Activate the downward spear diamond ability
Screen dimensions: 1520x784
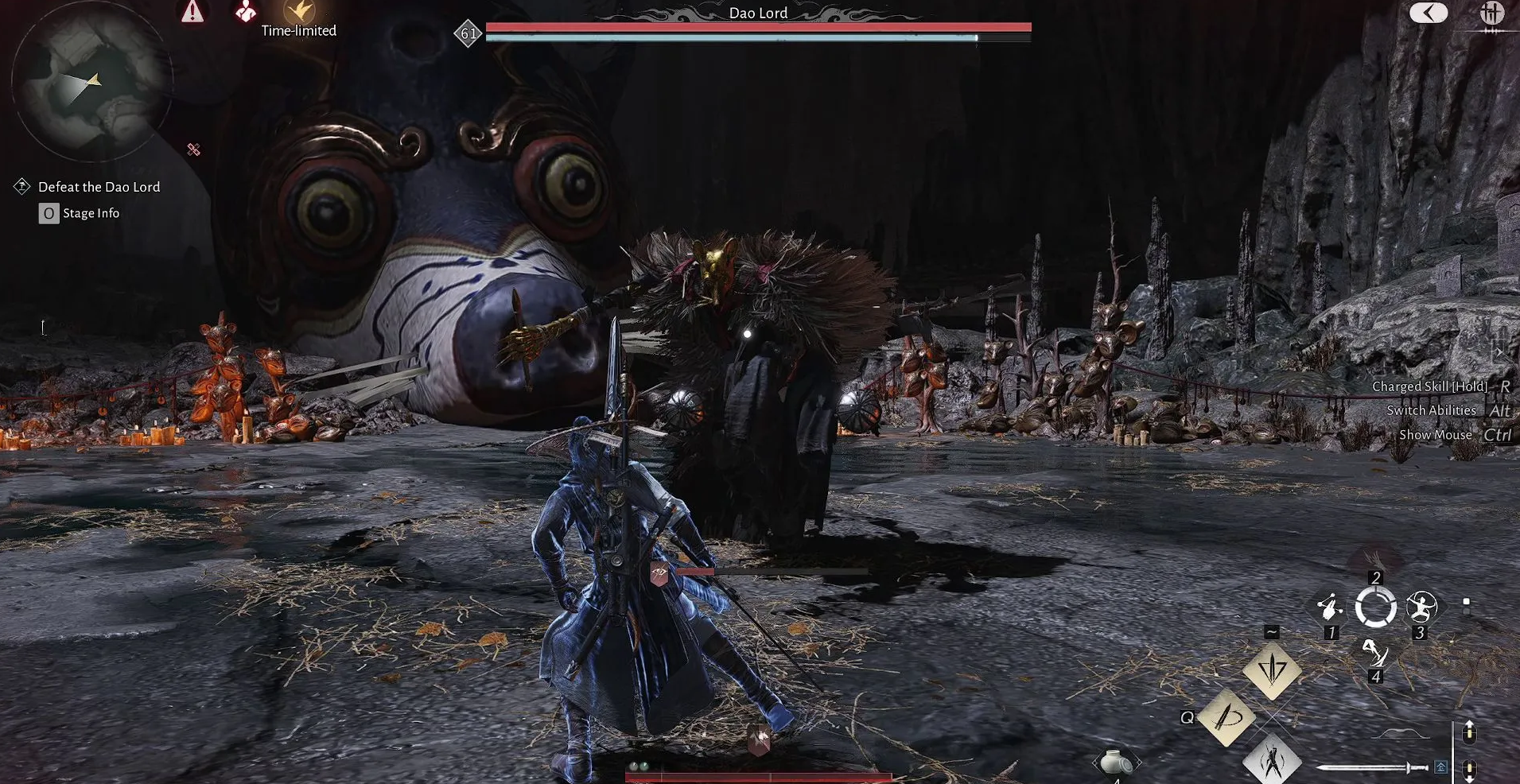click(x=1272, y=670)
